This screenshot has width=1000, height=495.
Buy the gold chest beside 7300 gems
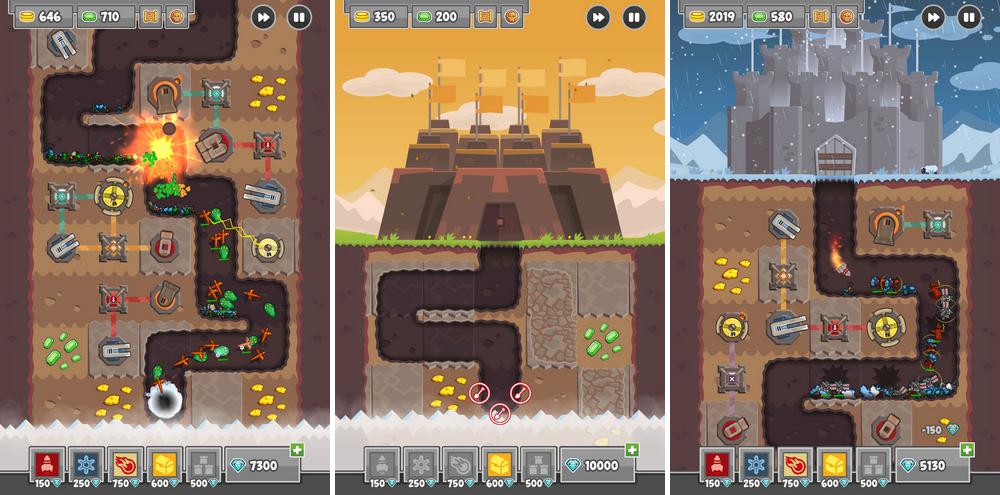[164, 464]
